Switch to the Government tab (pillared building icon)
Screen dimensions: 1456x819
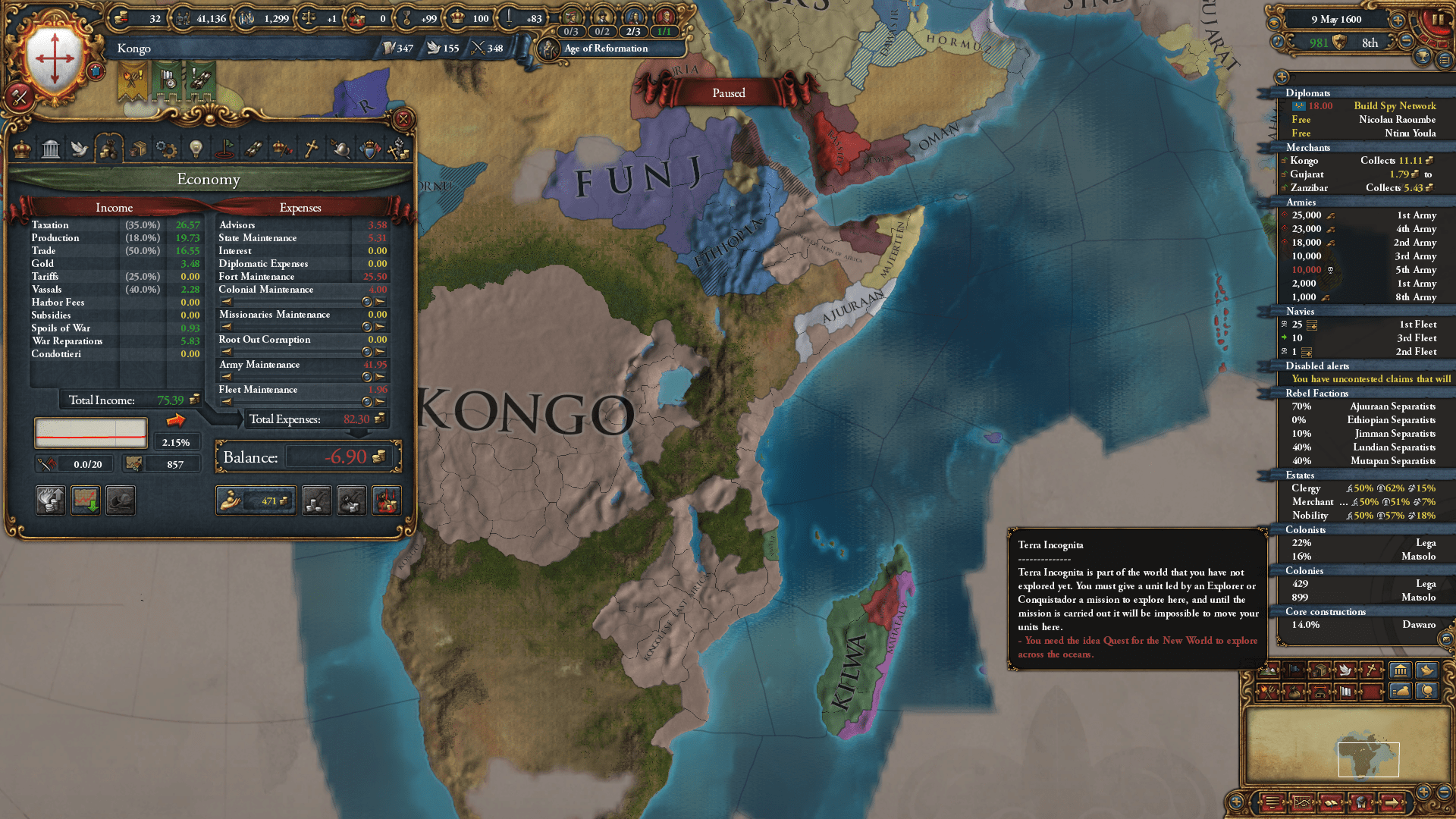click(50, 149)
